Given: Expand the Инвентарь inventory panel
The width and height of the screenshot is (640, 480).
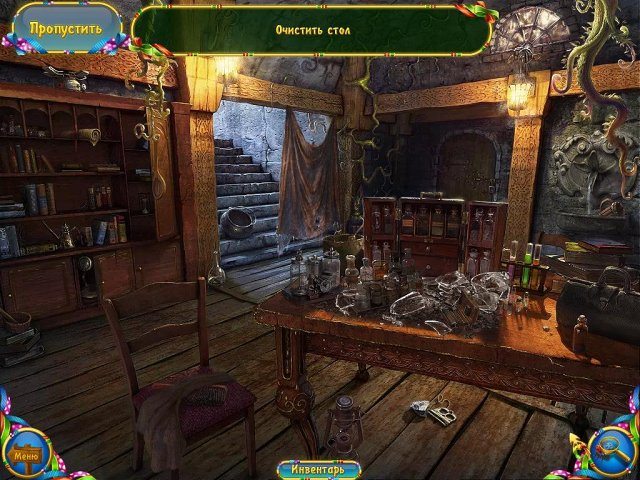Looking at the screenshot, I should 318,469.
